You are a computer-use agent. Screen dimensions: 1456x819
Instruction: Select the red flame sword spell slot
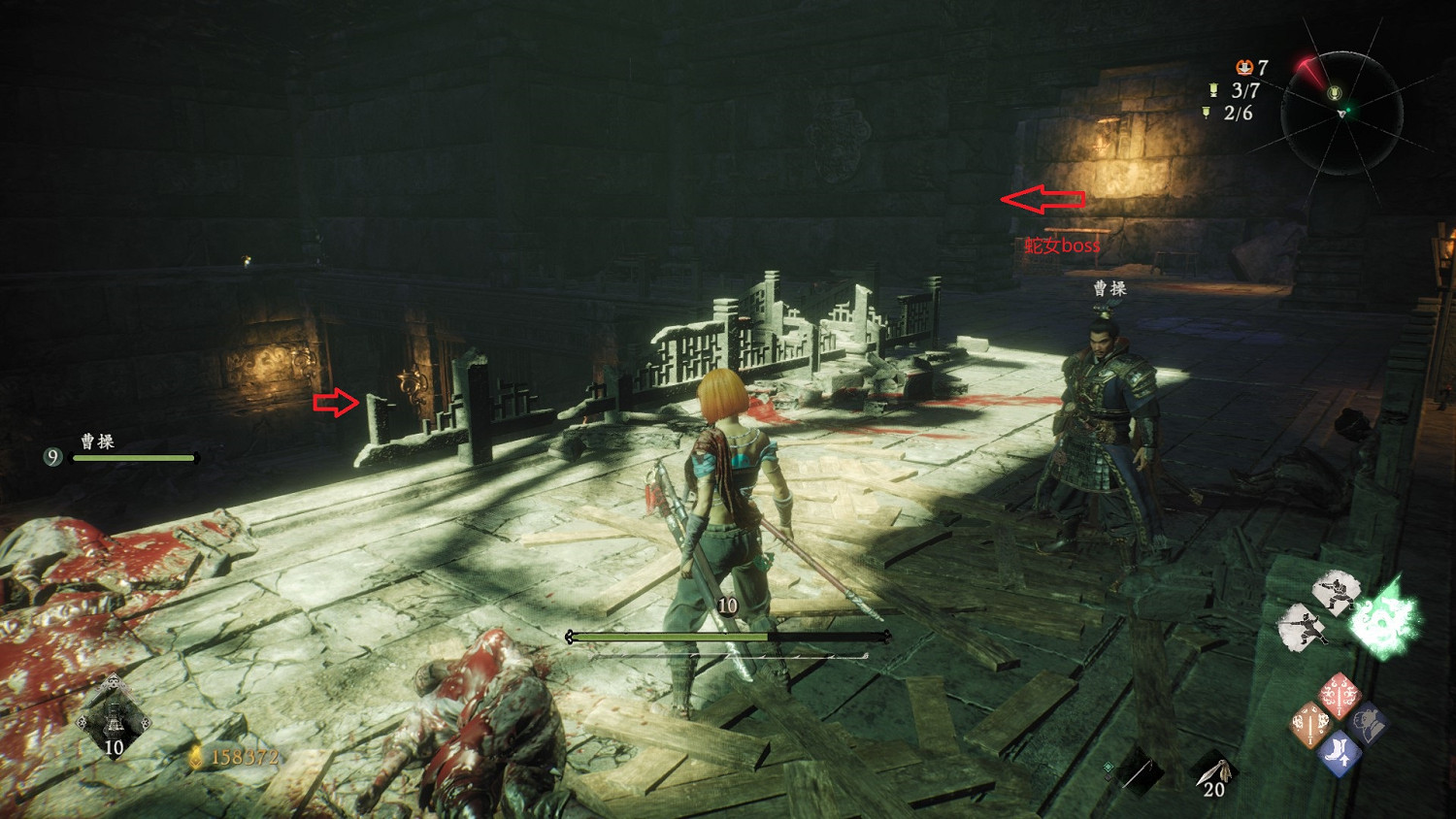point(1340,696)
